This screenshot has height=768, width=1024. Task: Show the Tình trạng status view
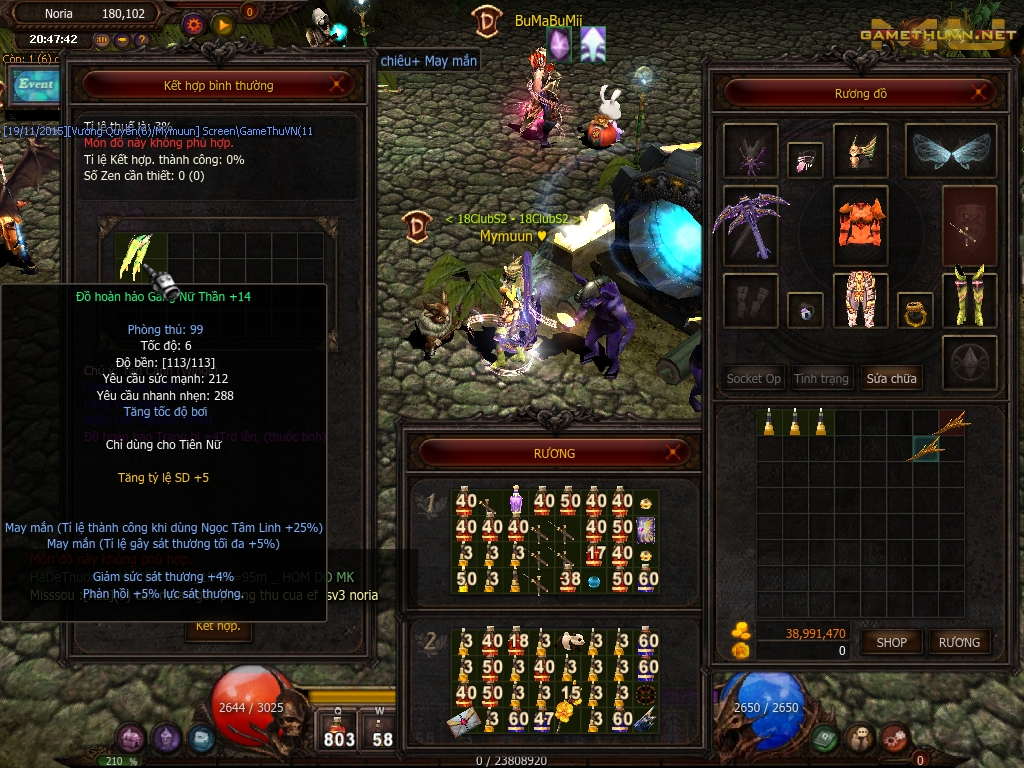click(821, 379)
